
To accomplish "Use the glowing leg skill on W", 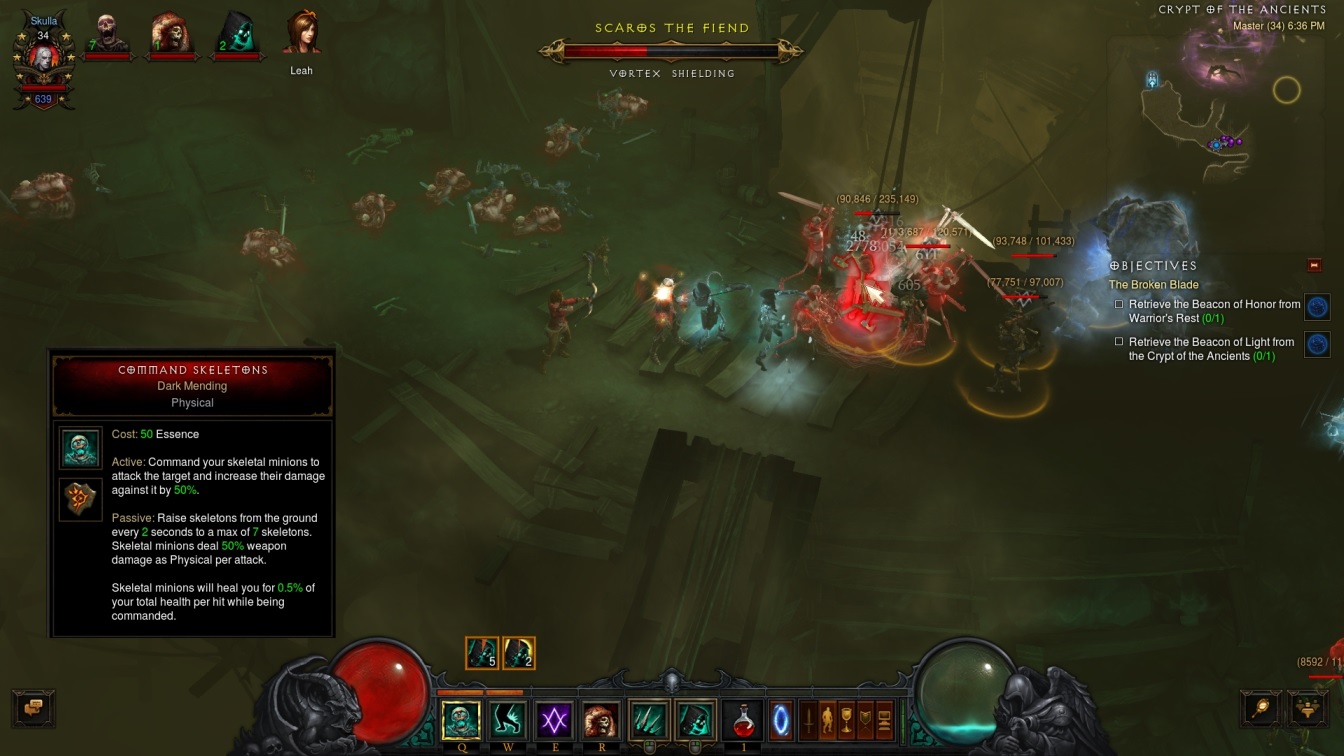I will [508, 720].
